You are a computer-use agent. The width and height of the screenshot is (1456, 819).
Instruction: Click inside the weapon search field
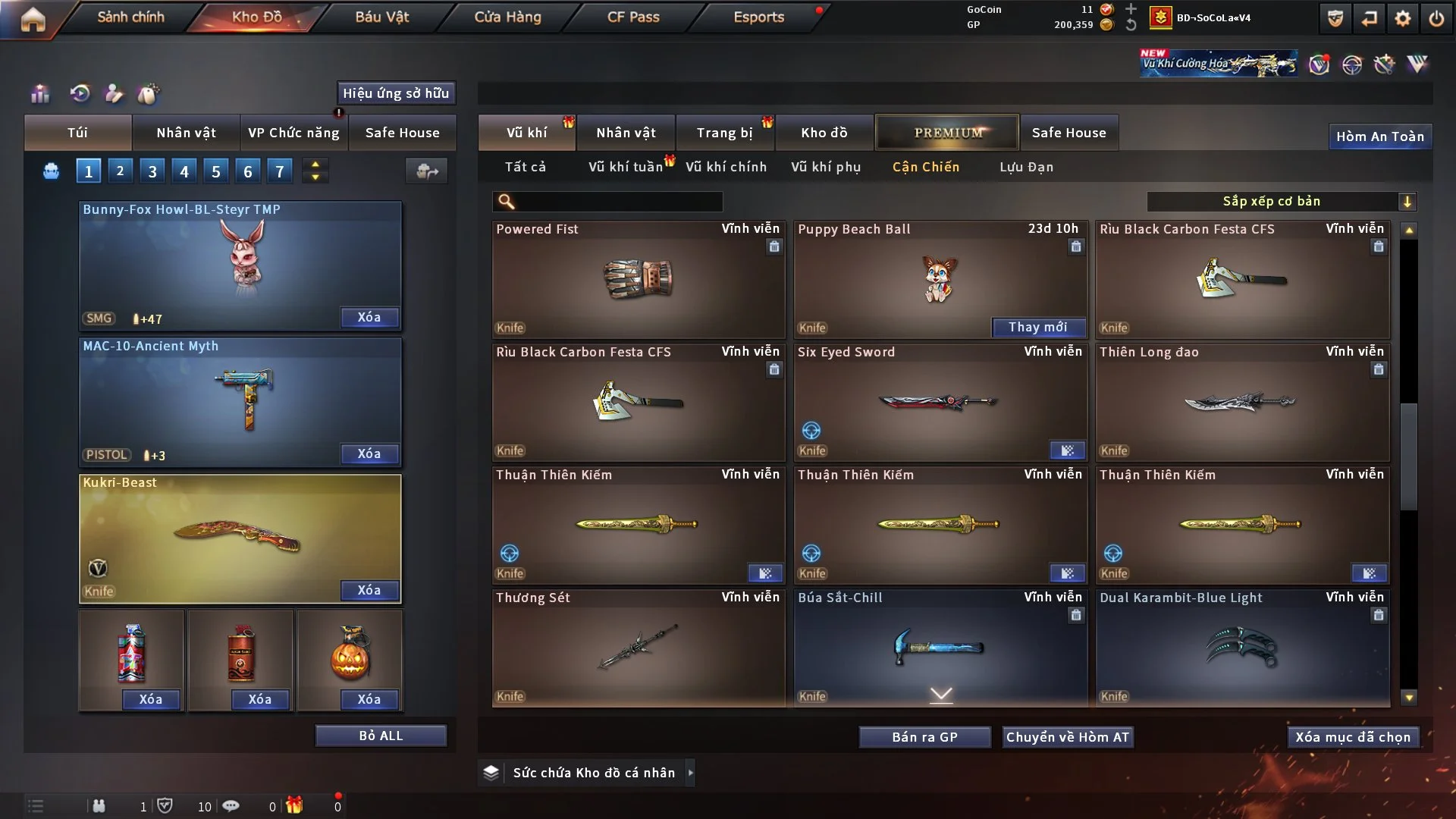[607, 202]
